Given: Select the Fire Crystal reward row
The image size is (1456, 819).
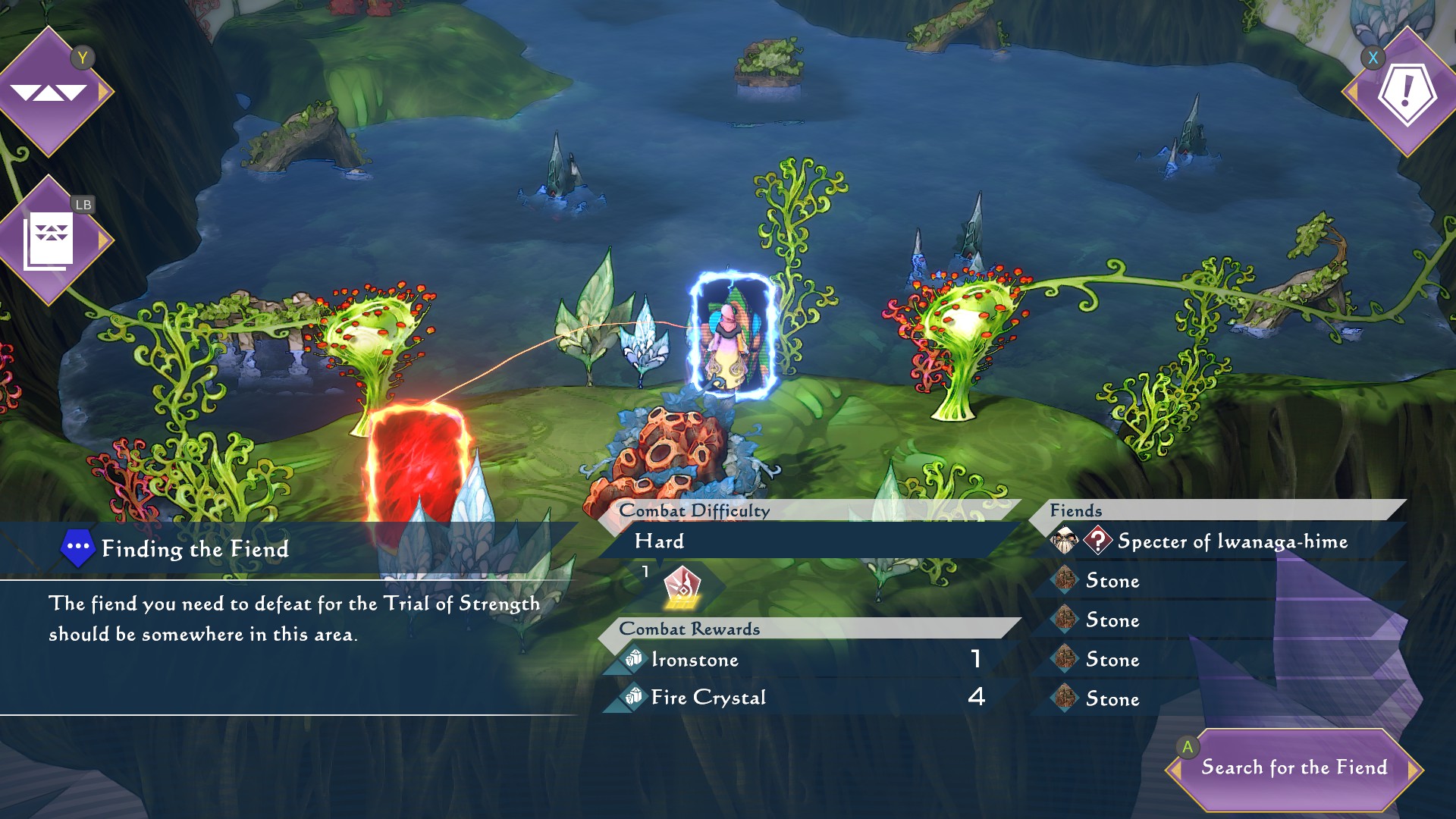Looking at the screenshot, I should [804, 698].
